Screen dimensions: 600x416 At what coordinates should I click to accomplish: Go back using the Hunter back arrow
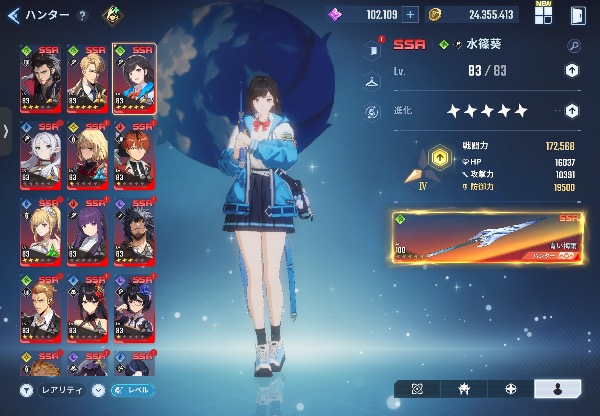tap(14, 15)
